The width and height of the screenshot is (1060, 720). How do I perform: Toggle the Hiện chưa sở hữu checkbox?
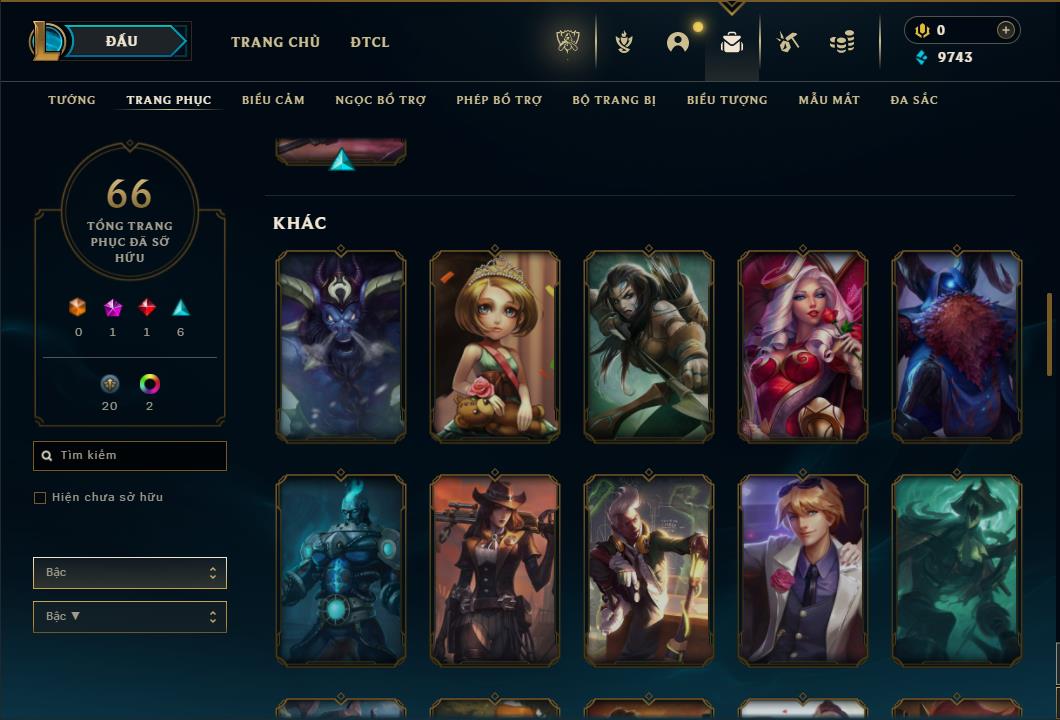click(40, 498)
